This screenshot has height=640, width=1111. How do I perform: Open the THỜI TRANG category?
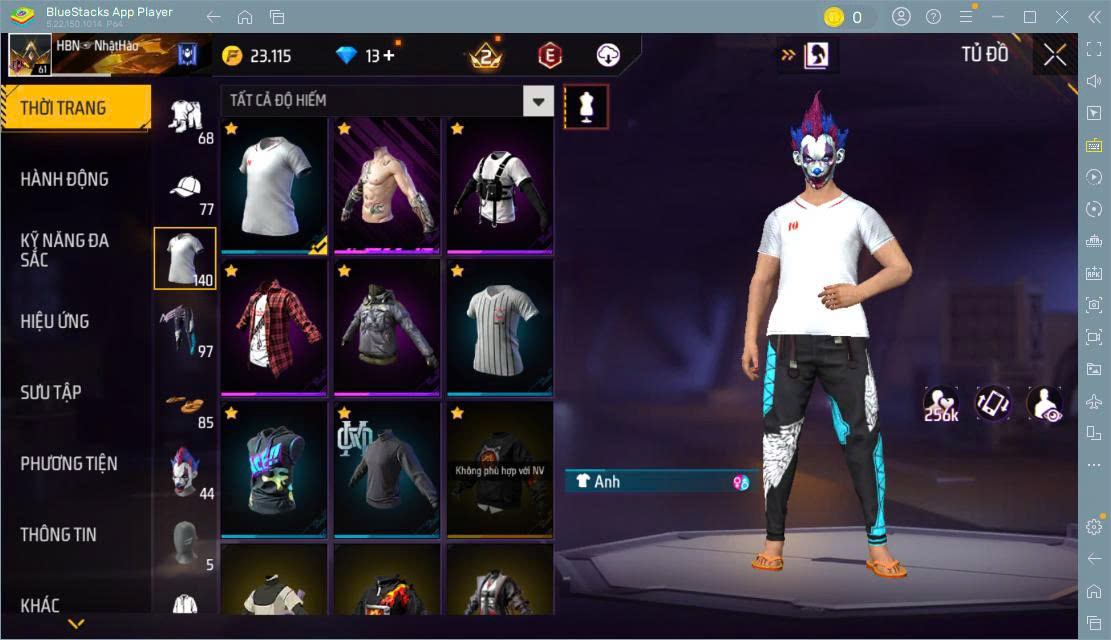[x=75, y=108]
